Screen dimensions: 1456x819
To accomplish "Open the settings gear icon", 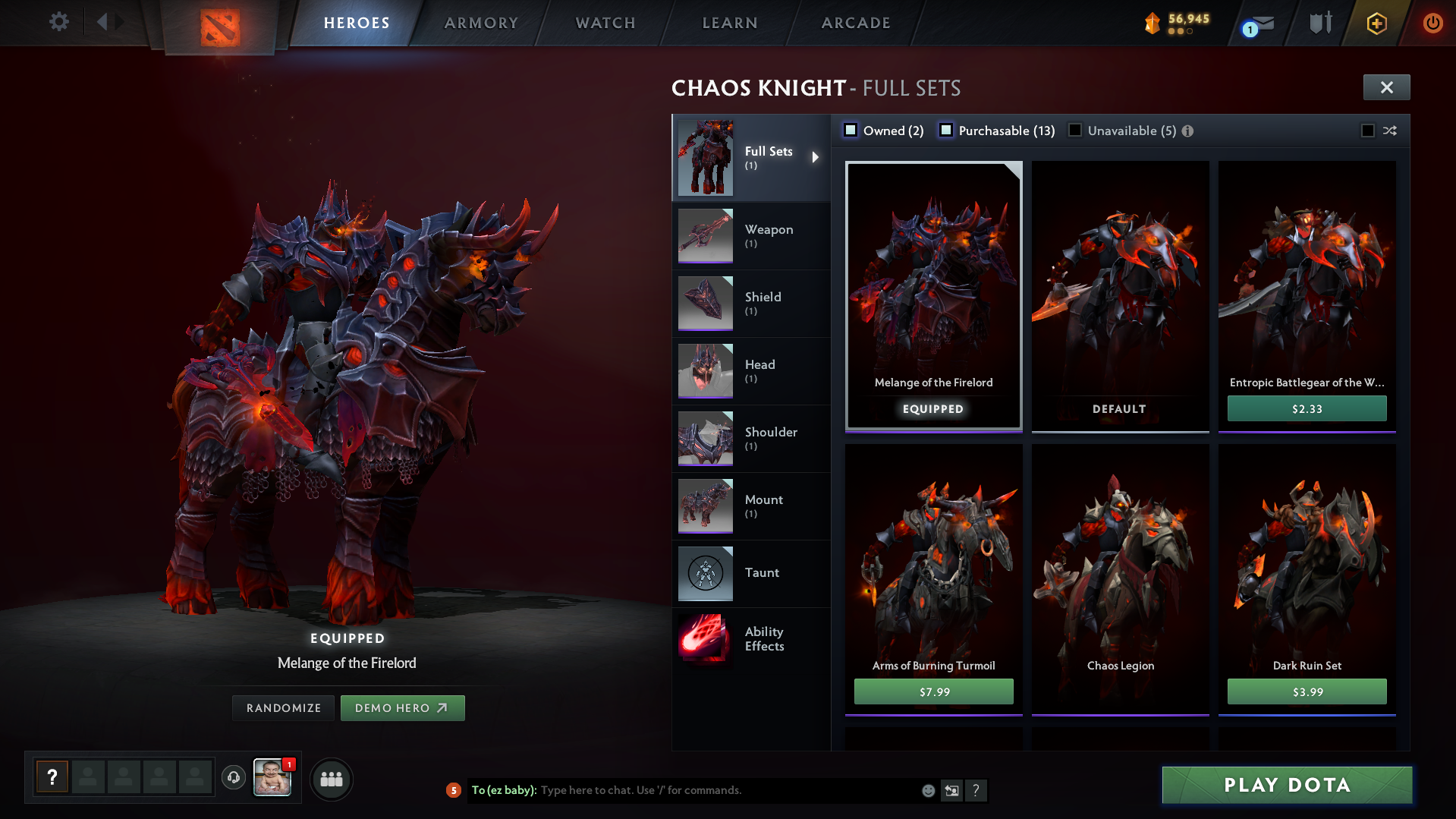I will [58, 22].
